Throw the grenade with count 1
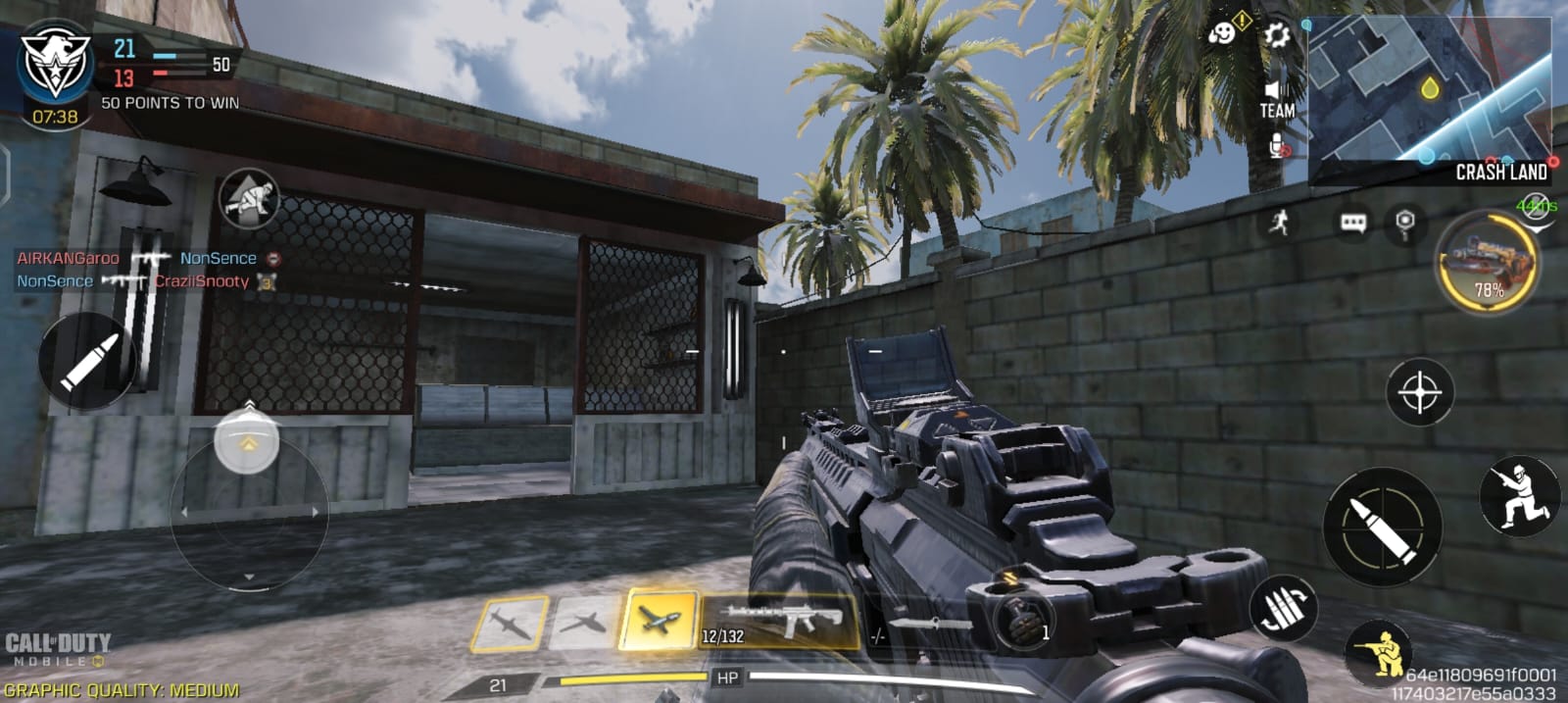Screen dimensions: 1568x703 click(1022, 621)
